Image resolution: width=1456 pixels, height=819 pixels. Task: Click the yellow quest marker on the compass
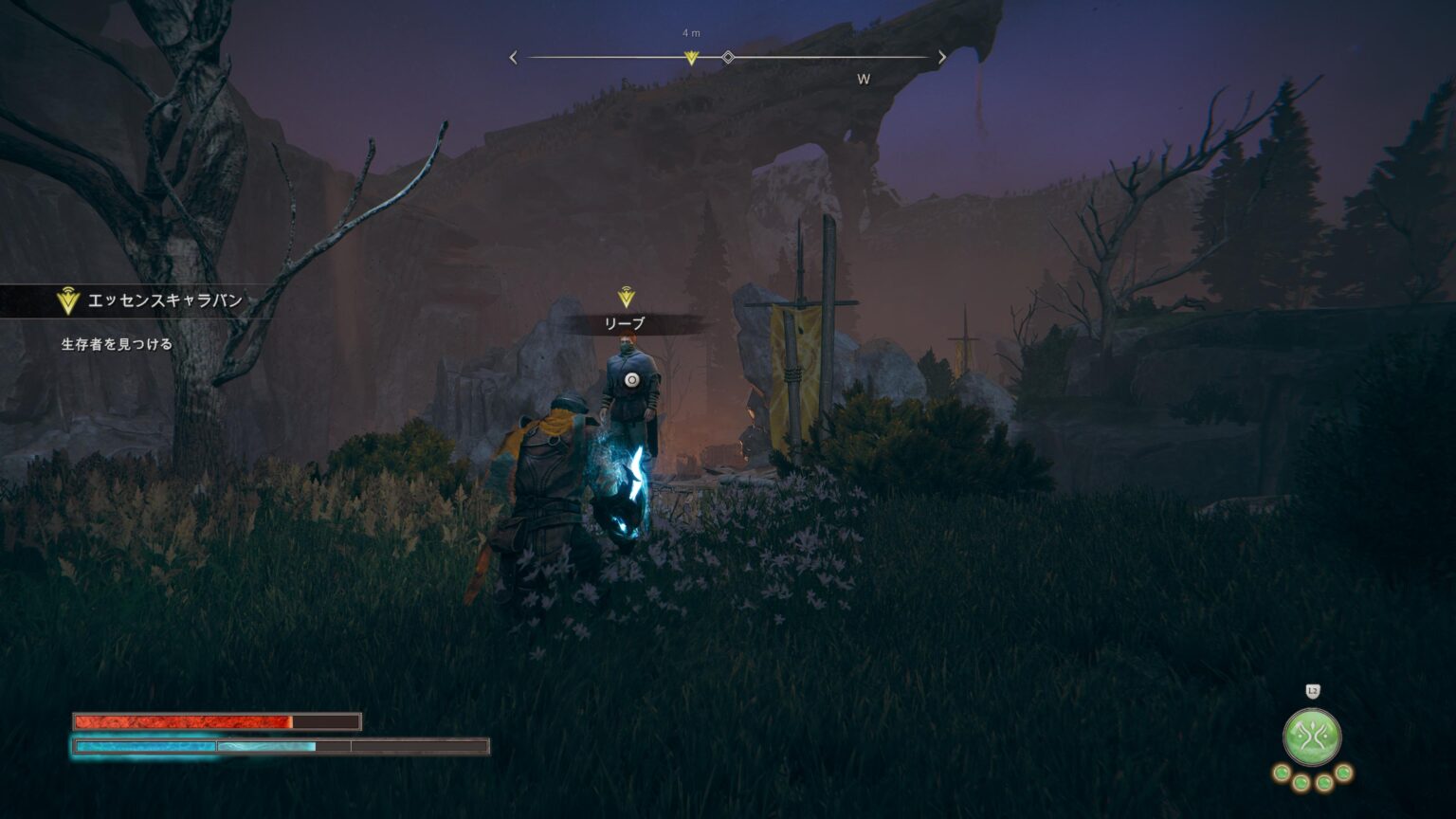(x=691, y=58)
